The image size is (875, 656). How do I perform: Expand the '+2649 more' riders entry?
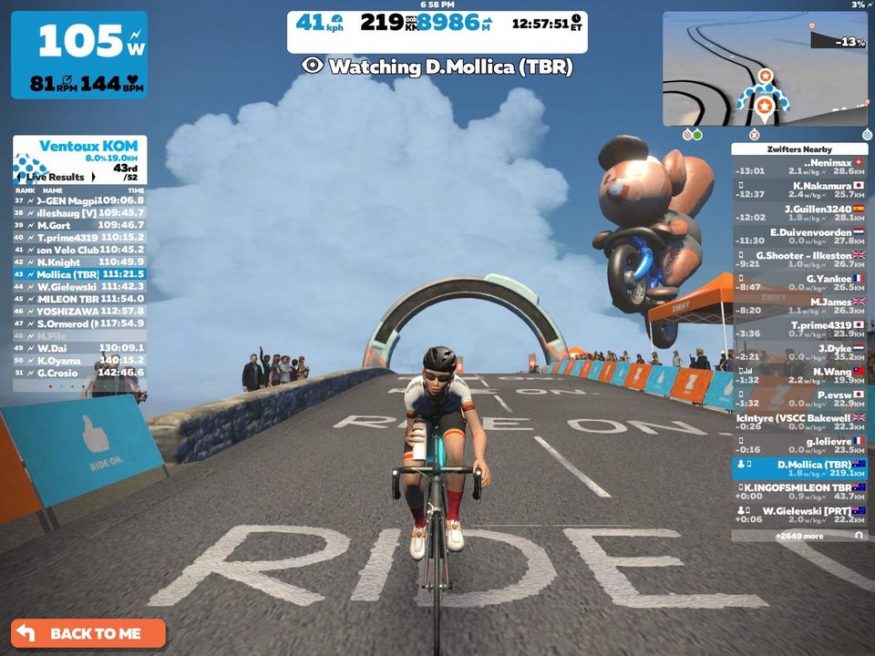pyautogui.click(x=798, y=536)
